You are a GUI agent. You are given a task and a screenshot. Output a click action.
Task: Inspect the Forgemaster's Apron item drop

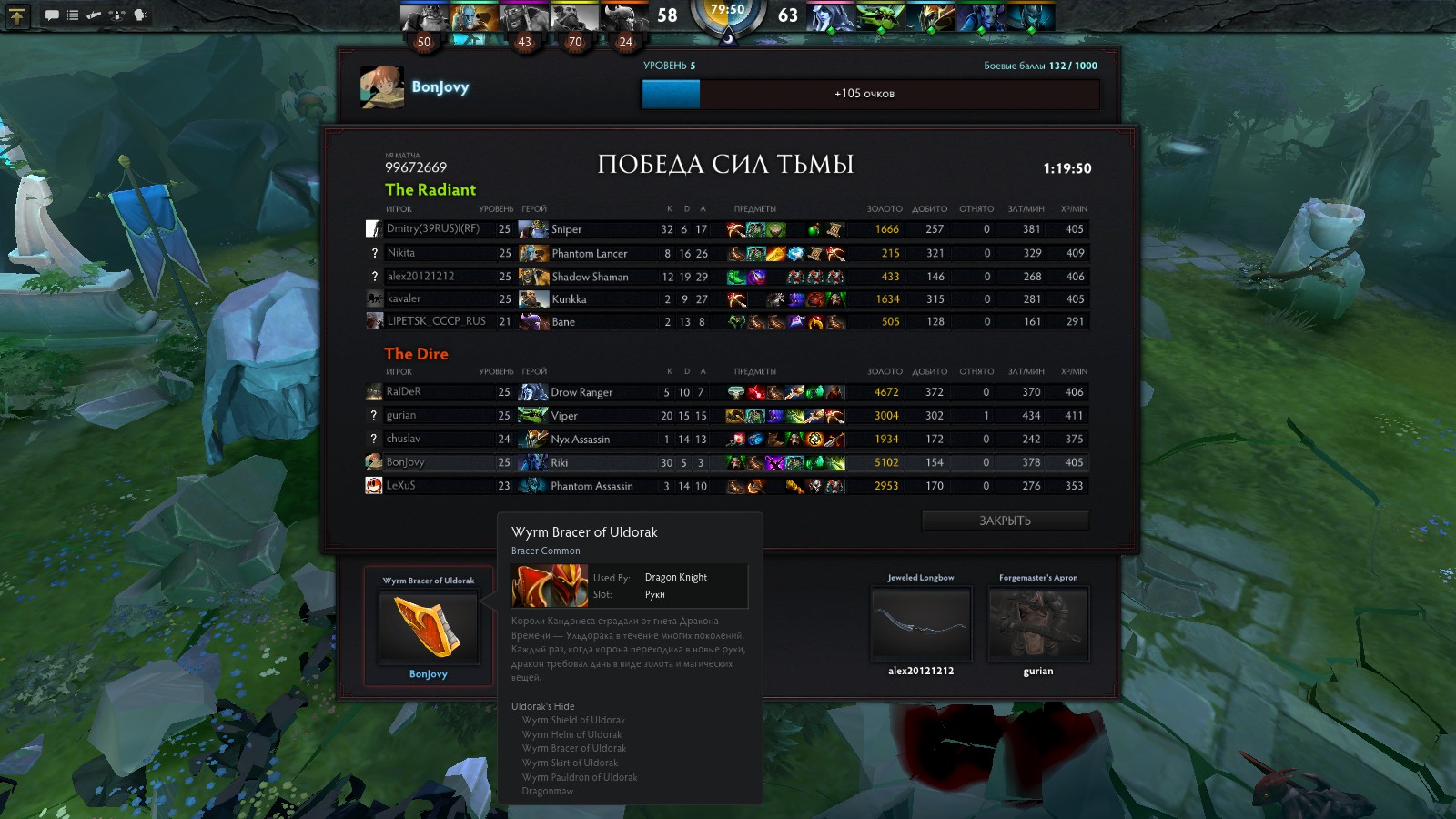(1037, 624)
